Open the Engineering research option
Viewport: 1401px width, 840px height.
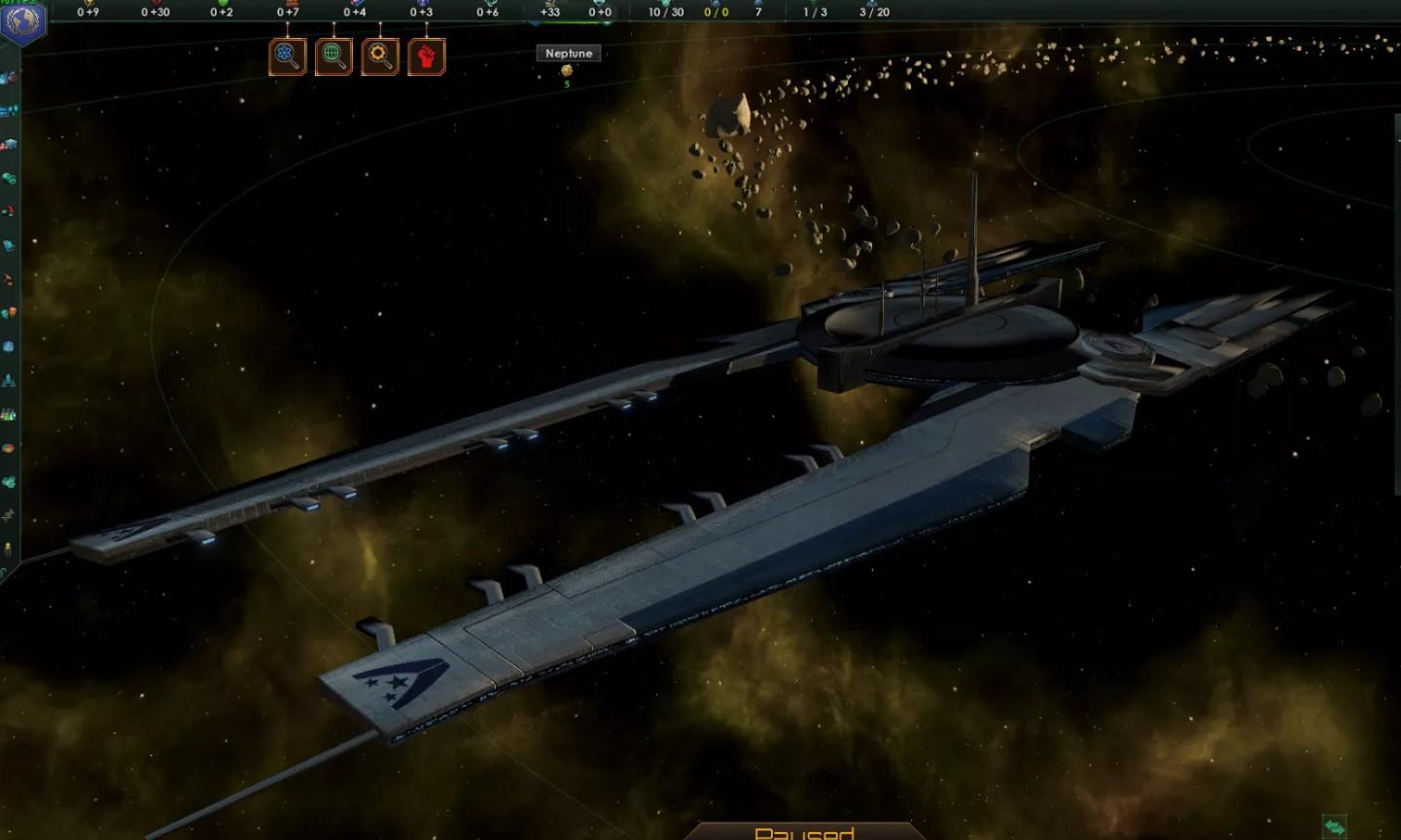pyautogui.click(x=378, y=55)
